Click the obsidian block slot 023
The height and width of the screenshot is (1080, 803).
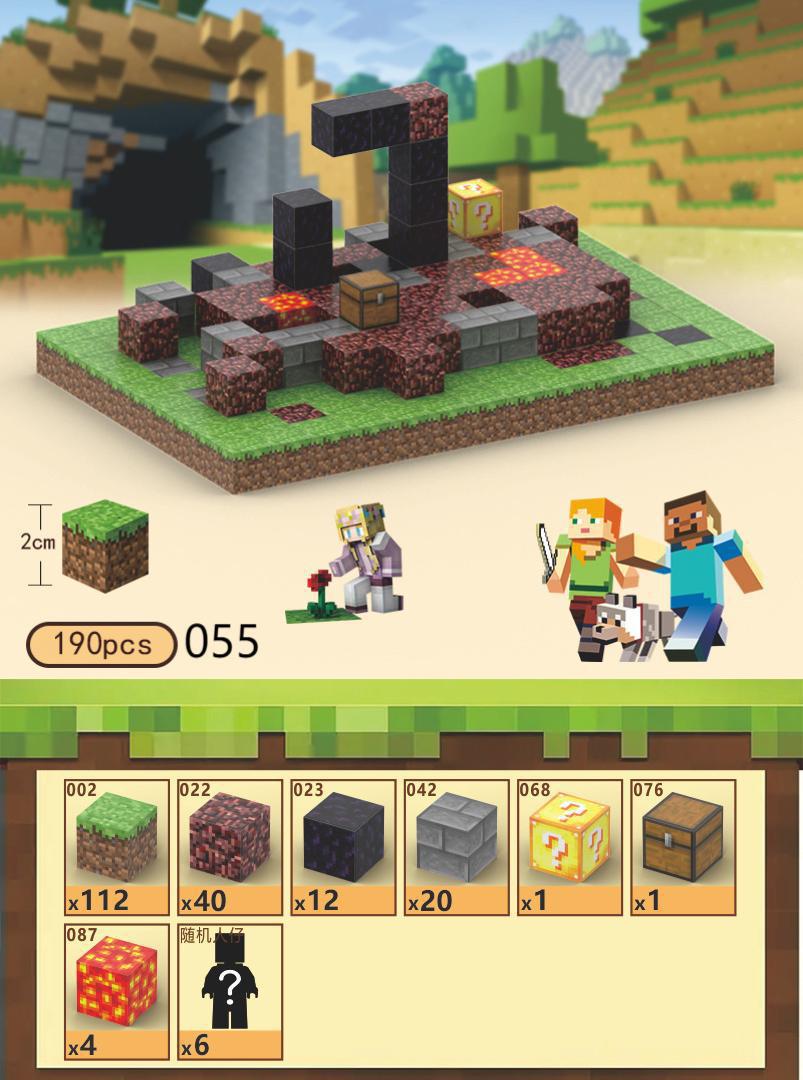(343, 846)
